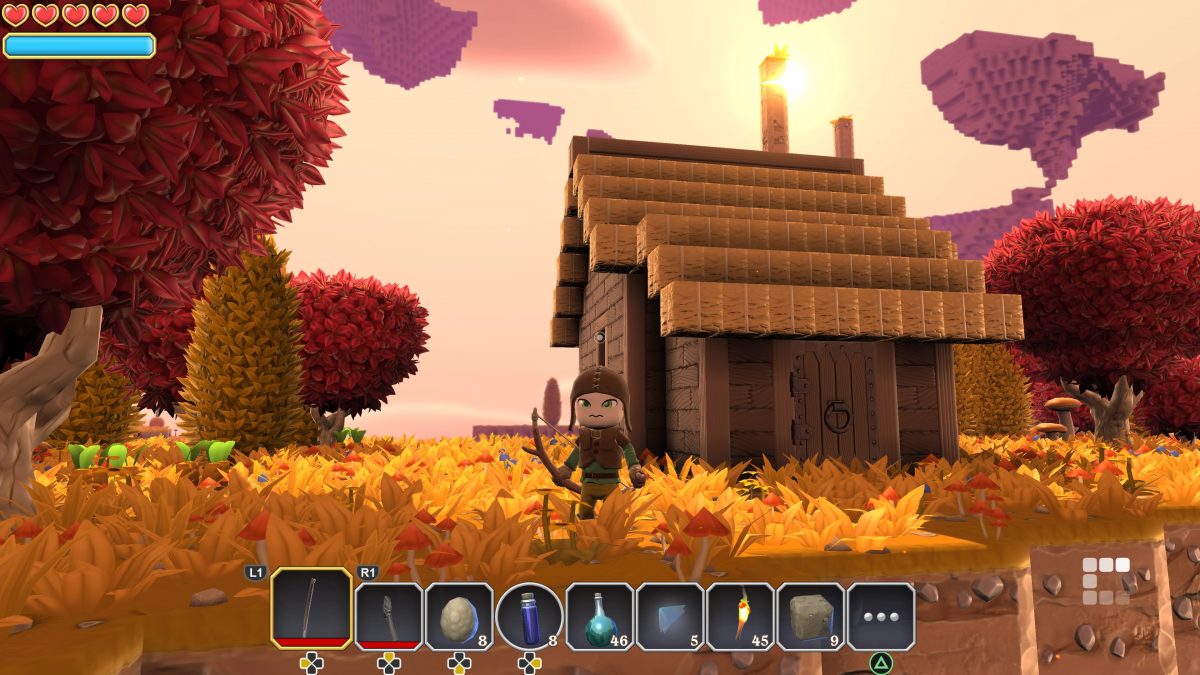Open the three-dots more items slot
This screenshot has width=1200, height=675.
pyautogui.click(x=881, y=616)
